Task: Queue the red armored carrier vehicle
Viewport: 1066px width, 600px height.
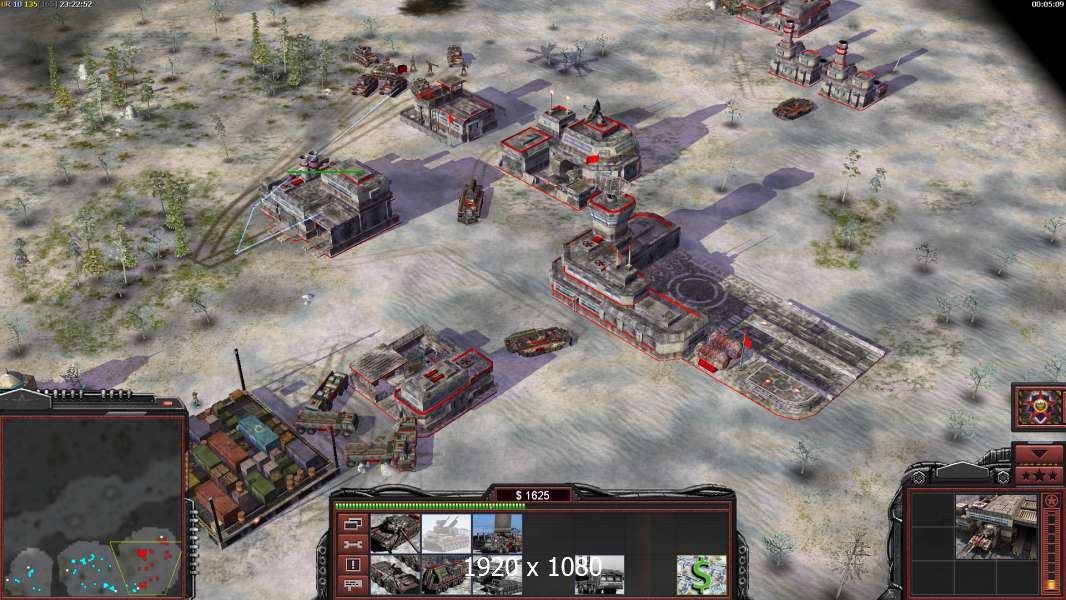Action: (x=446, y=575)
